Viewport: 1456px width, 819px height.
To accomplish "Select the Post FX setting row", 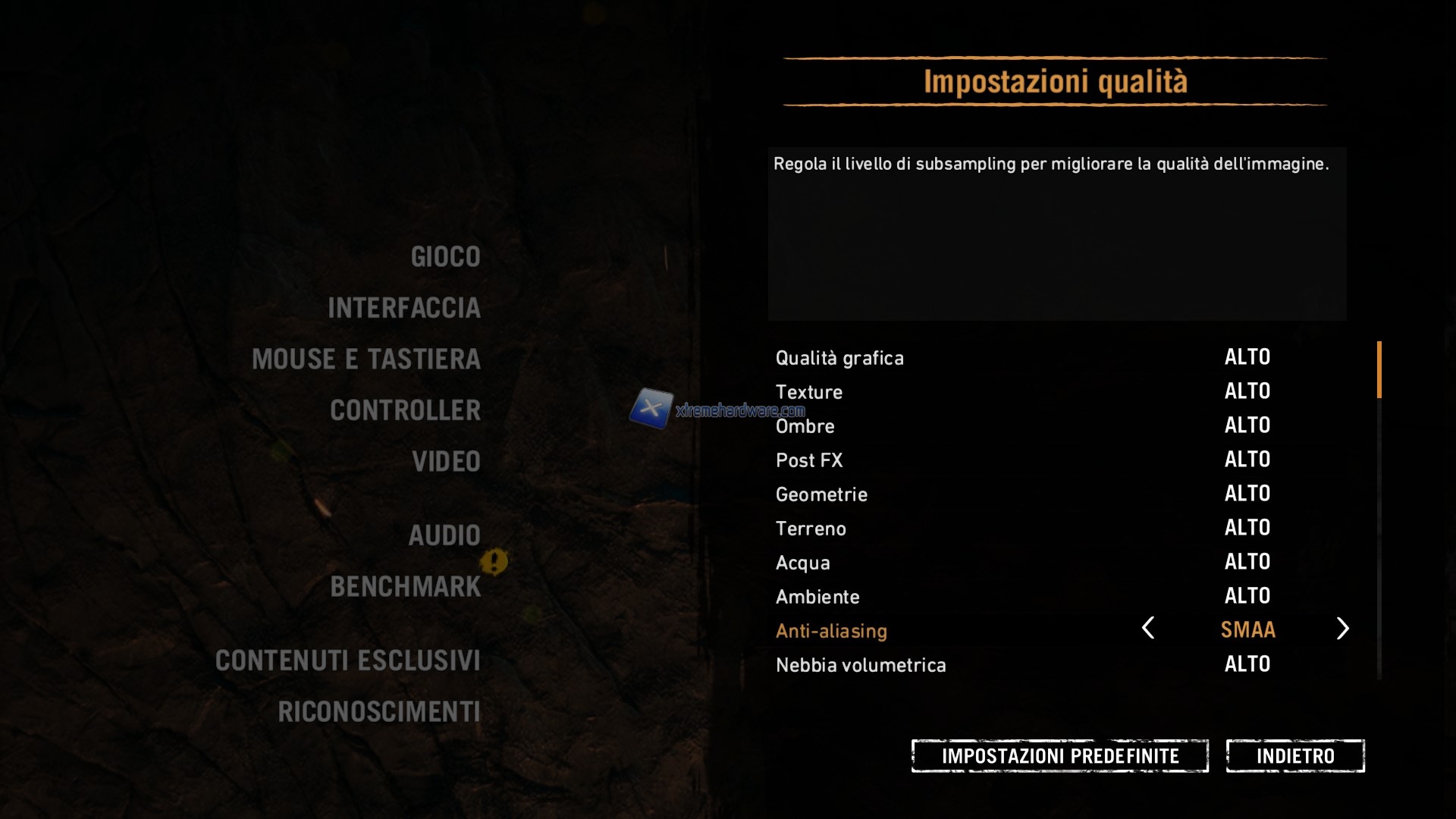I will click(809, 460).
